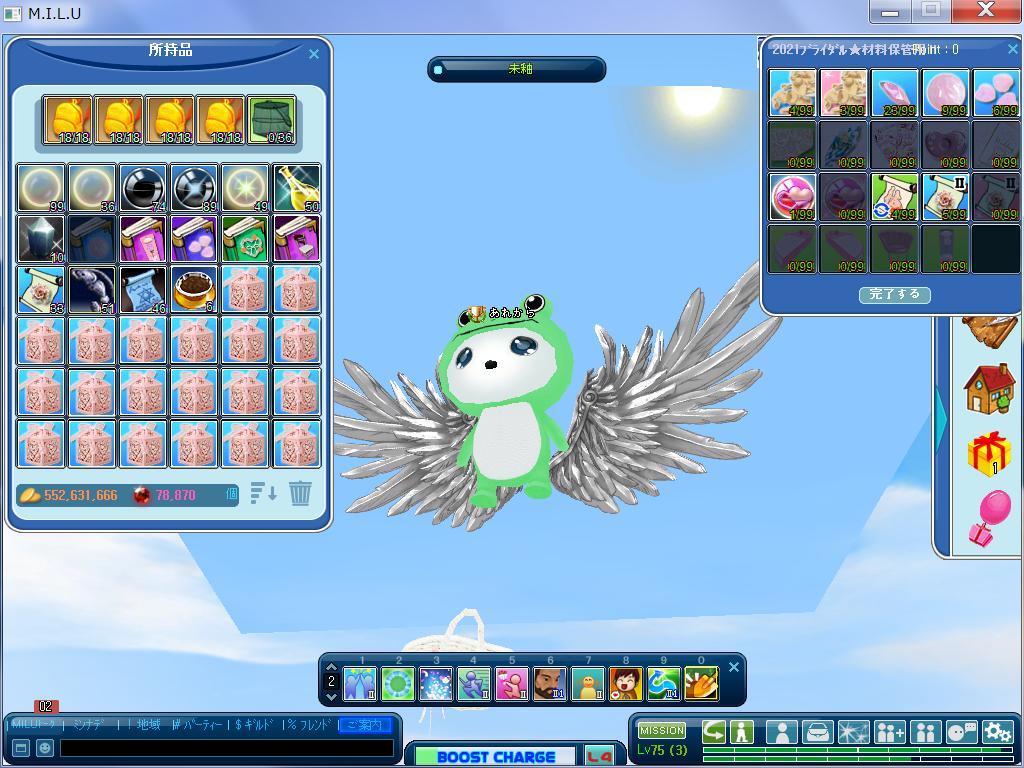Choose the green clover book item
This screenshot has height=768, width=1024.
click(x=245, y=239)
